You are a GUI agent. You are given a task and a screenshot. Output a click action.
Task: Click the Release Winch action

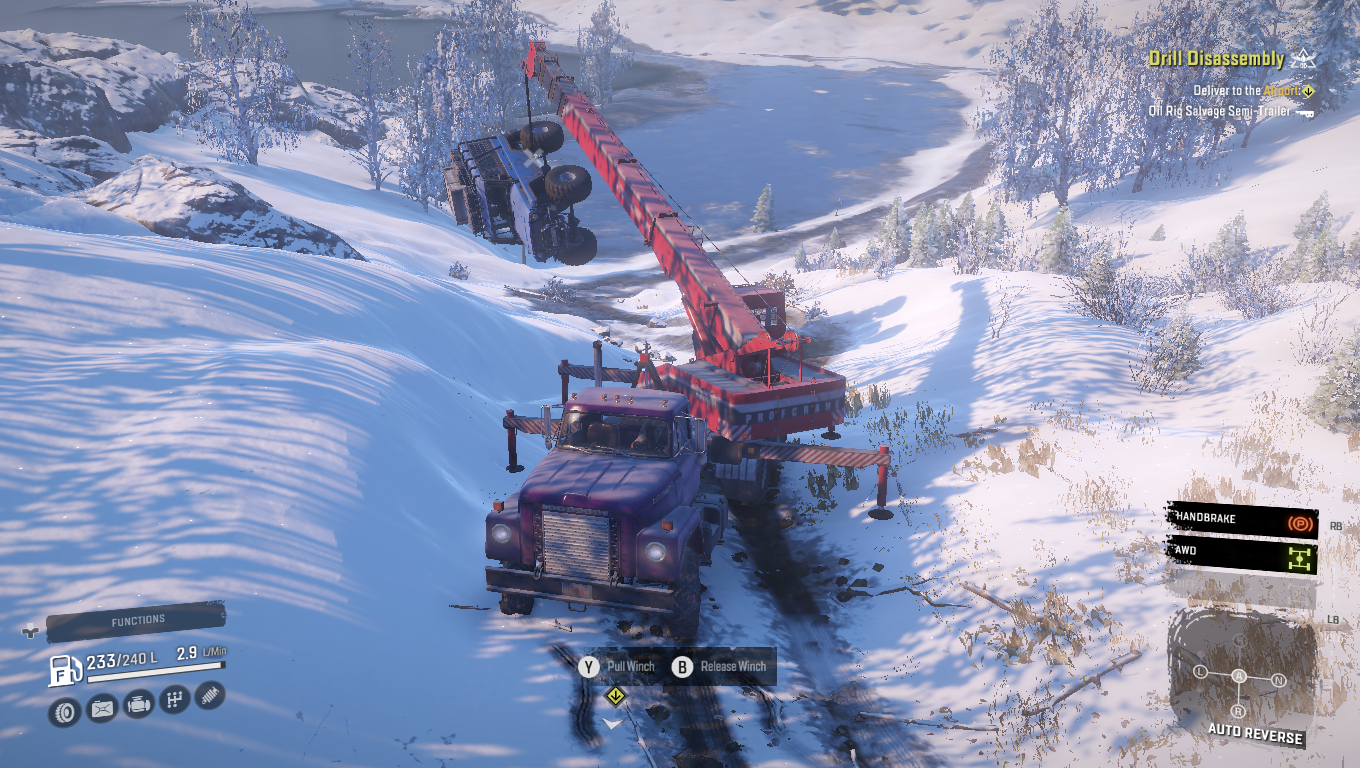click(721, 666)
